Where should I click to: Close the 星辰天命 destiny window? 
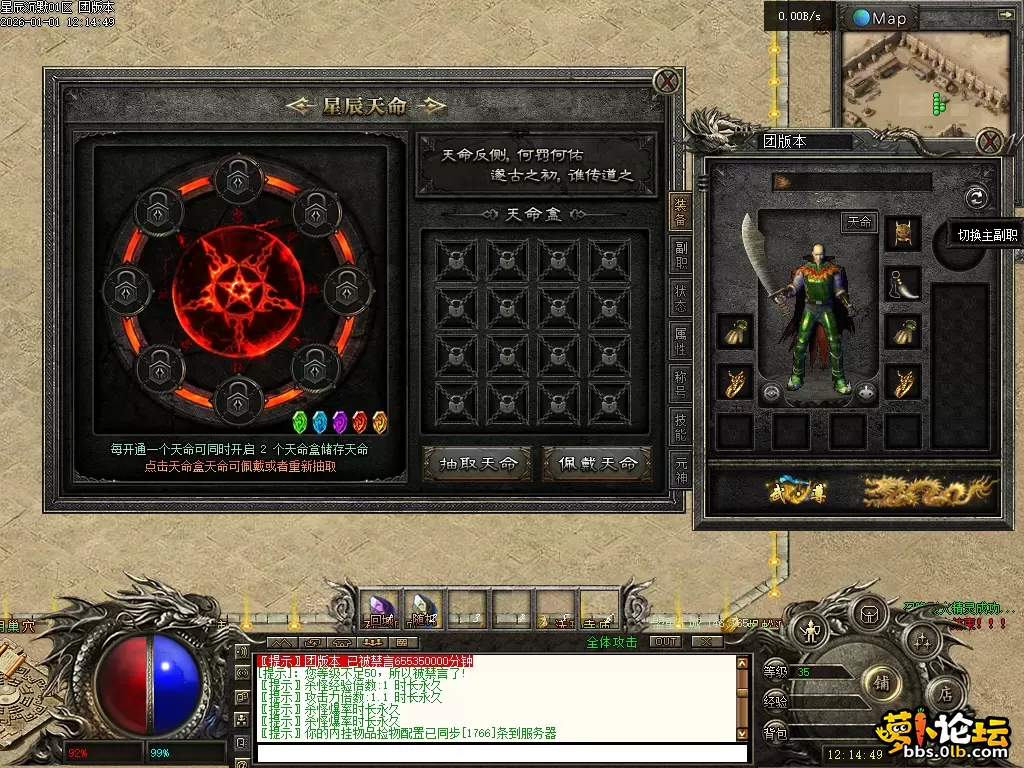[667, 81]
